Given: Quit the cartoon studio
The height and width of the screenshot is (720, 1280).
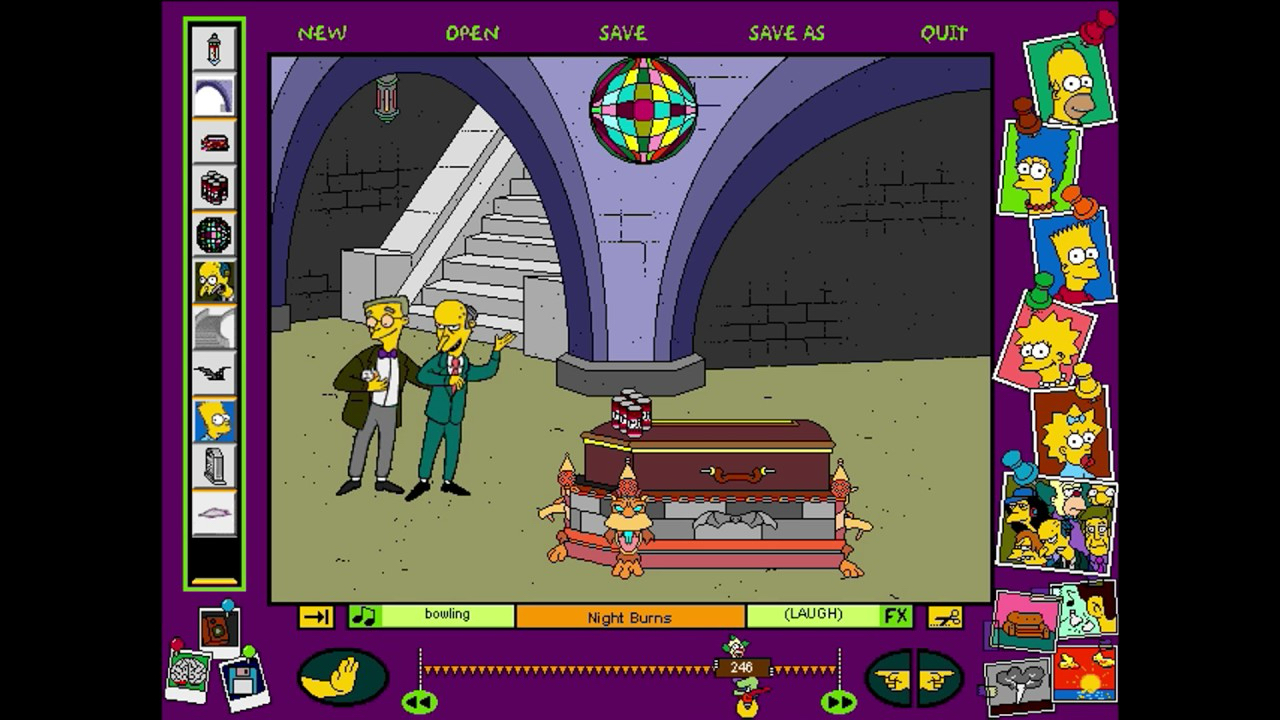Looking at the screenshot, I should 944,33.
